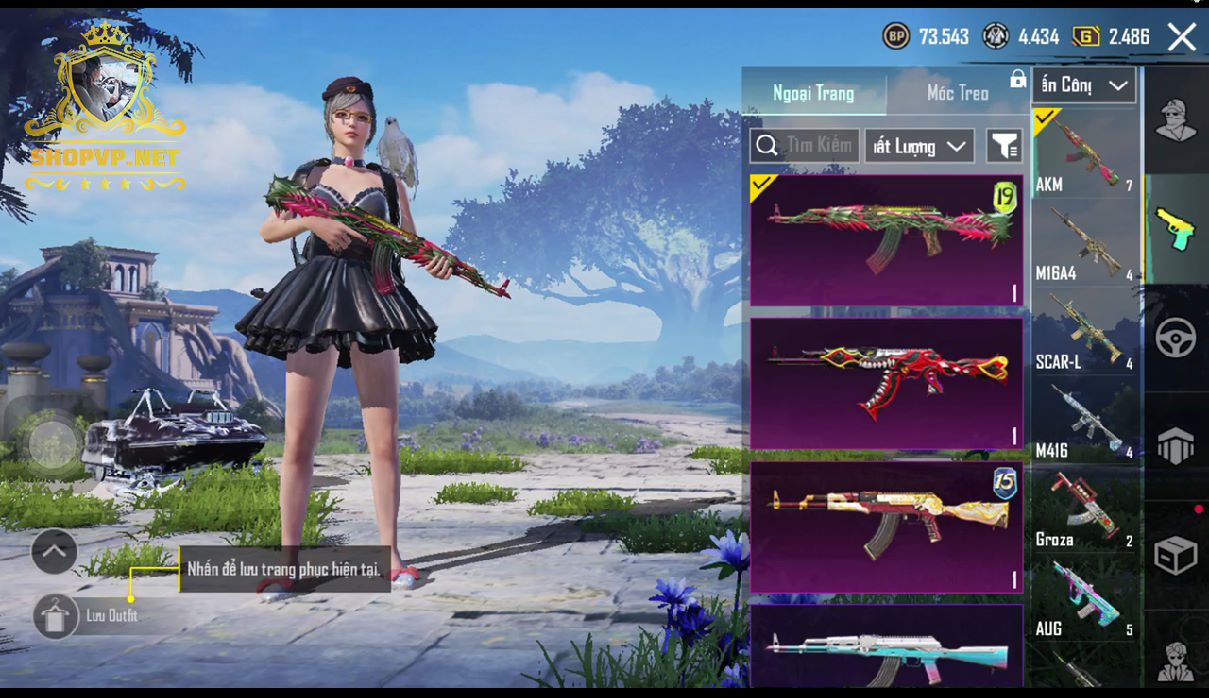The height and width of the screenshot is (698, 1209).
Task: Select the red-green thorny AKM skin
Action: [x=886, y=239]
